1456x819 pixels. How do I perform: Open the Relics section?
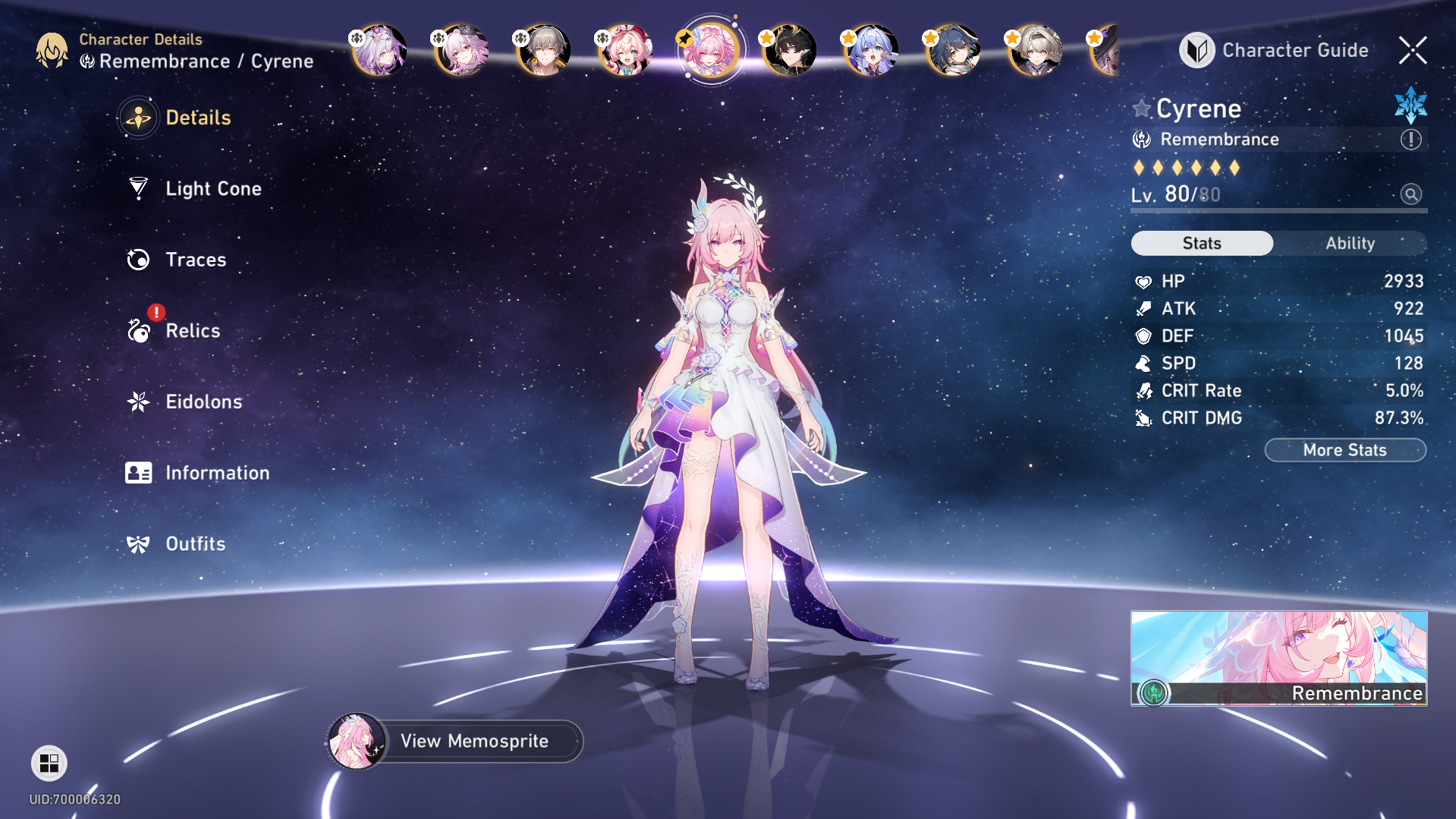click(192, 331)
